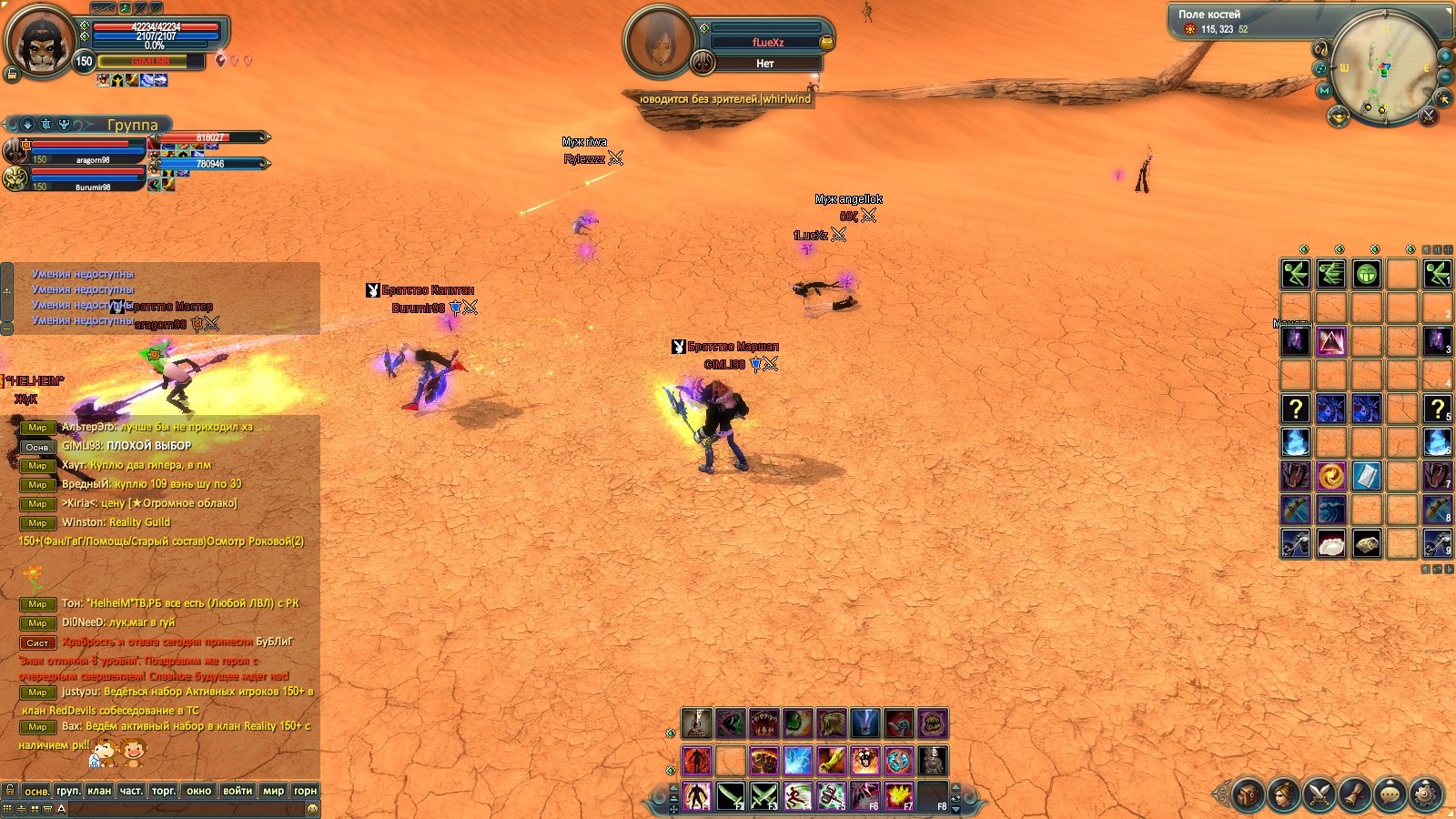
Task: Open the inventory bag menu icon
Action: tap(1248, 794)
